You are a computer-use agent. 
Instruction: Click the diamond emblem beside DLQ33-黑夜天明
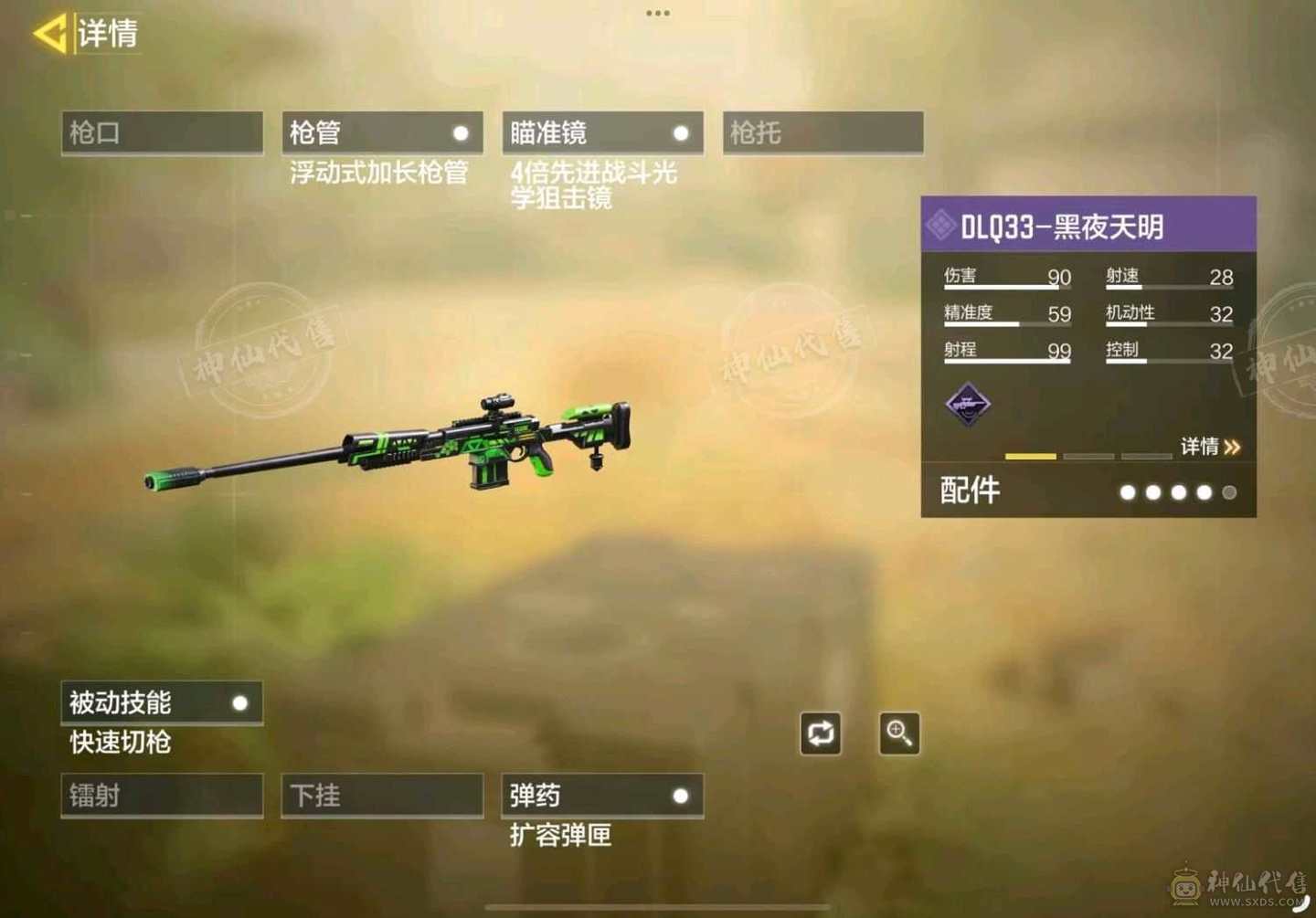[x=941, y=222]
